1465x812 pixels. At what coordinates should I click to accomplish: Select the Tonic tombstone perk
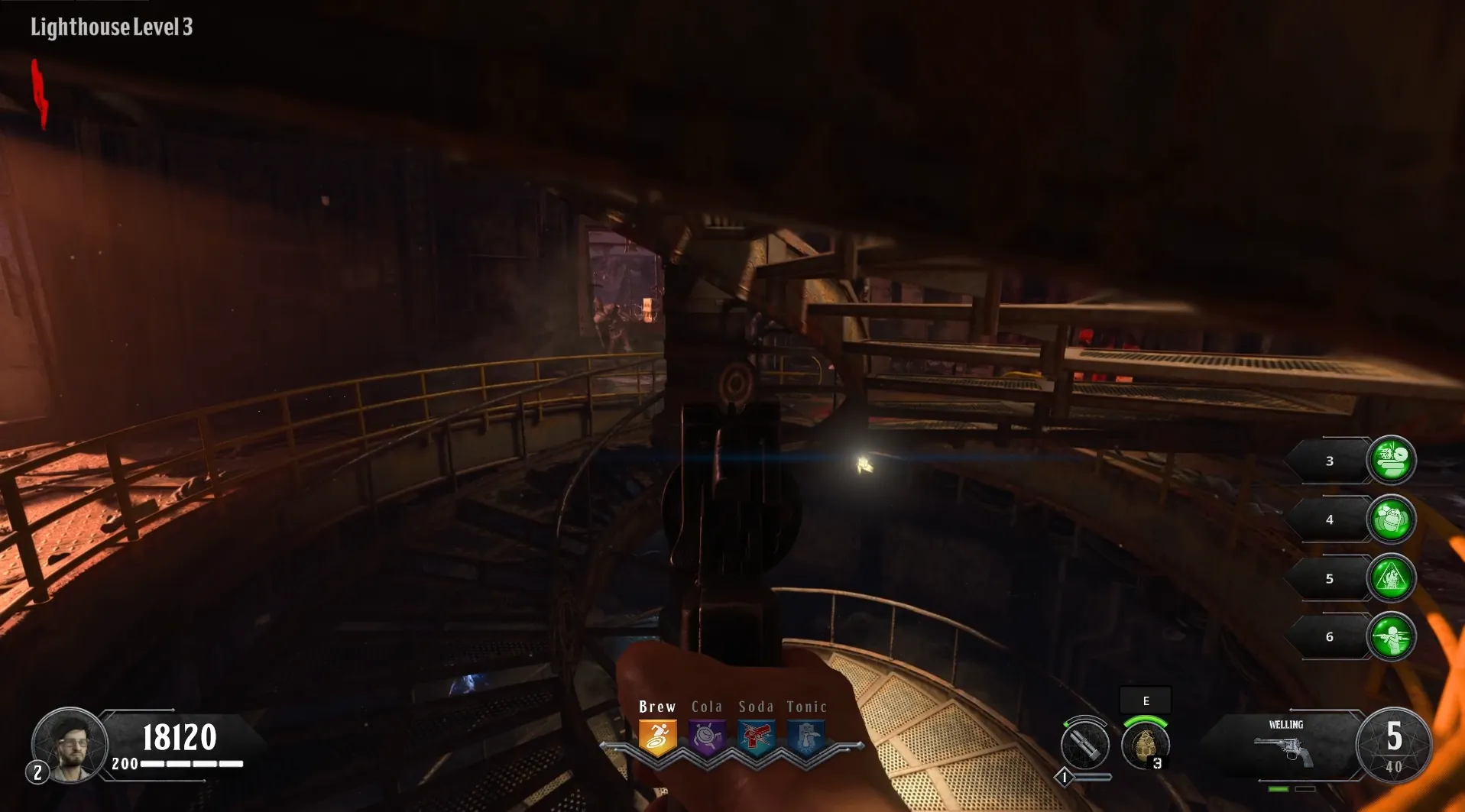805,738
